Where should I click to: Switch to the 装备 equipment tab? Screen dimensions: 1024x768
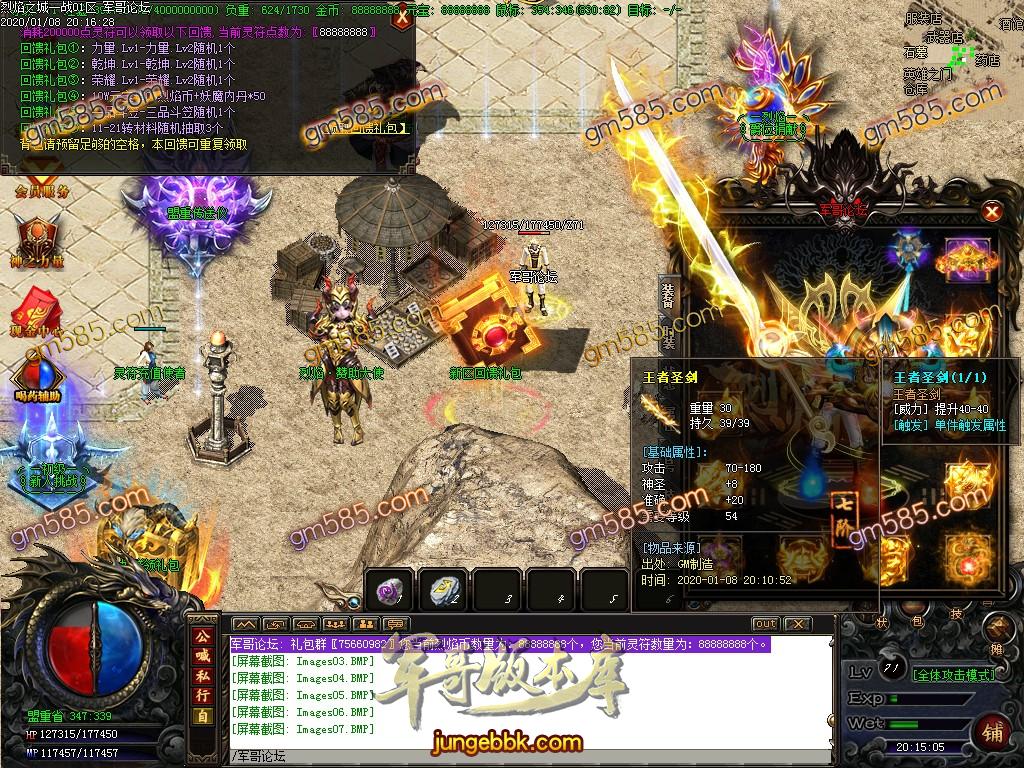click(x=668, y=296)
